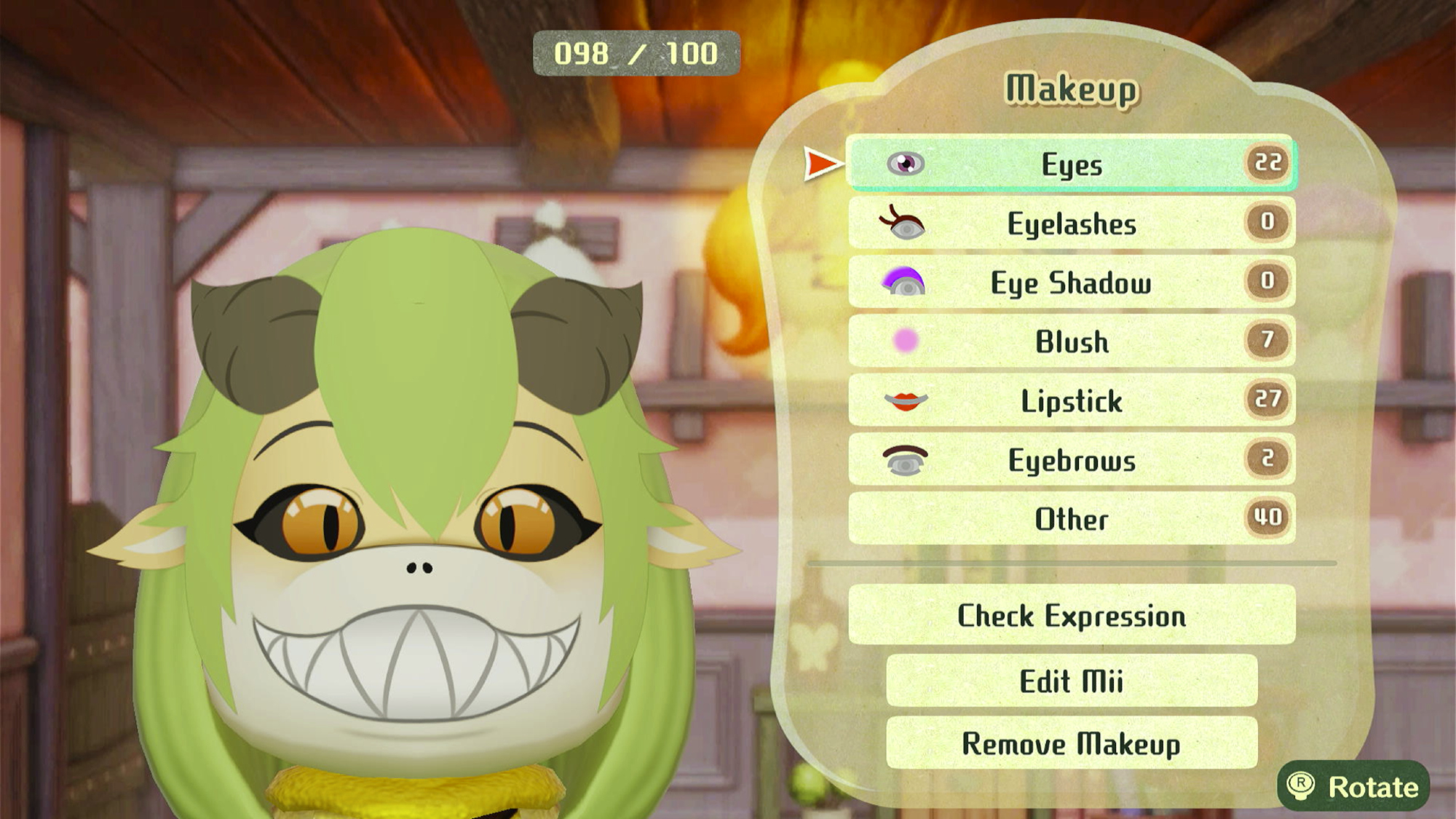Go to the Eyebrows category
The image size is (1456, 819).
(1071, 460)
